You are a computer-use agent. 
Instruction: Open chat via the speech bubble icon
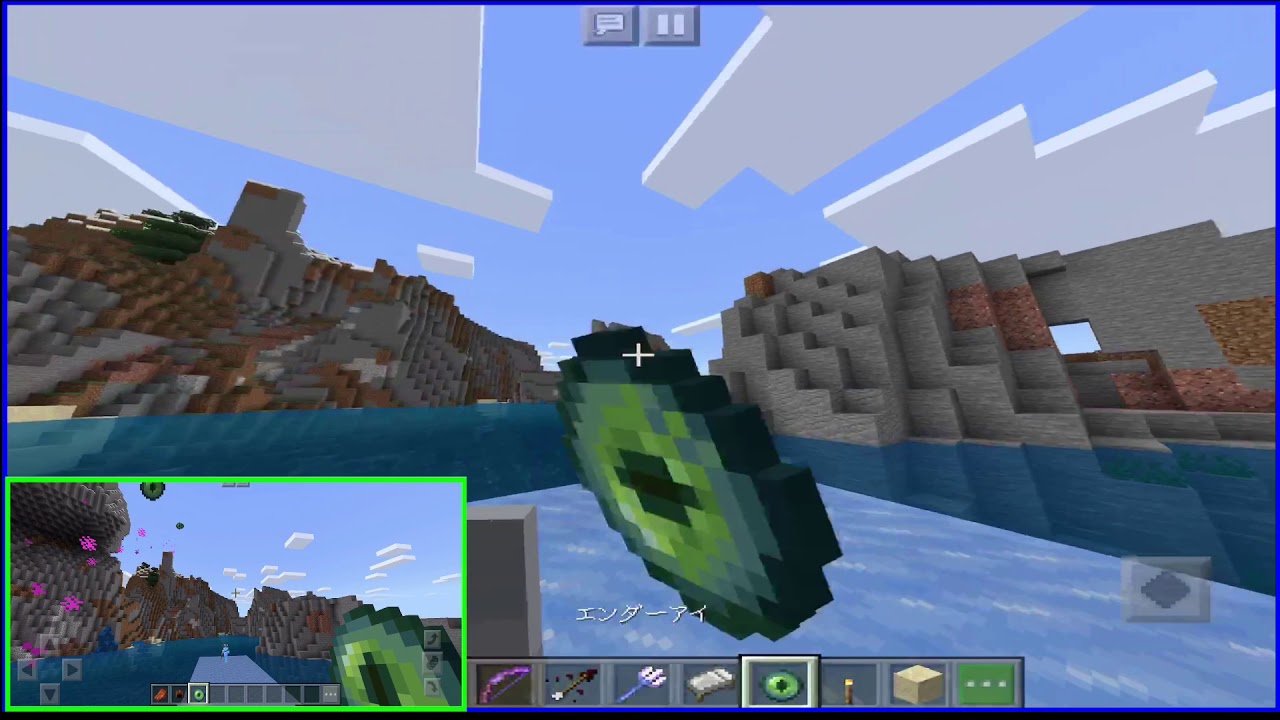coord(610,26)
